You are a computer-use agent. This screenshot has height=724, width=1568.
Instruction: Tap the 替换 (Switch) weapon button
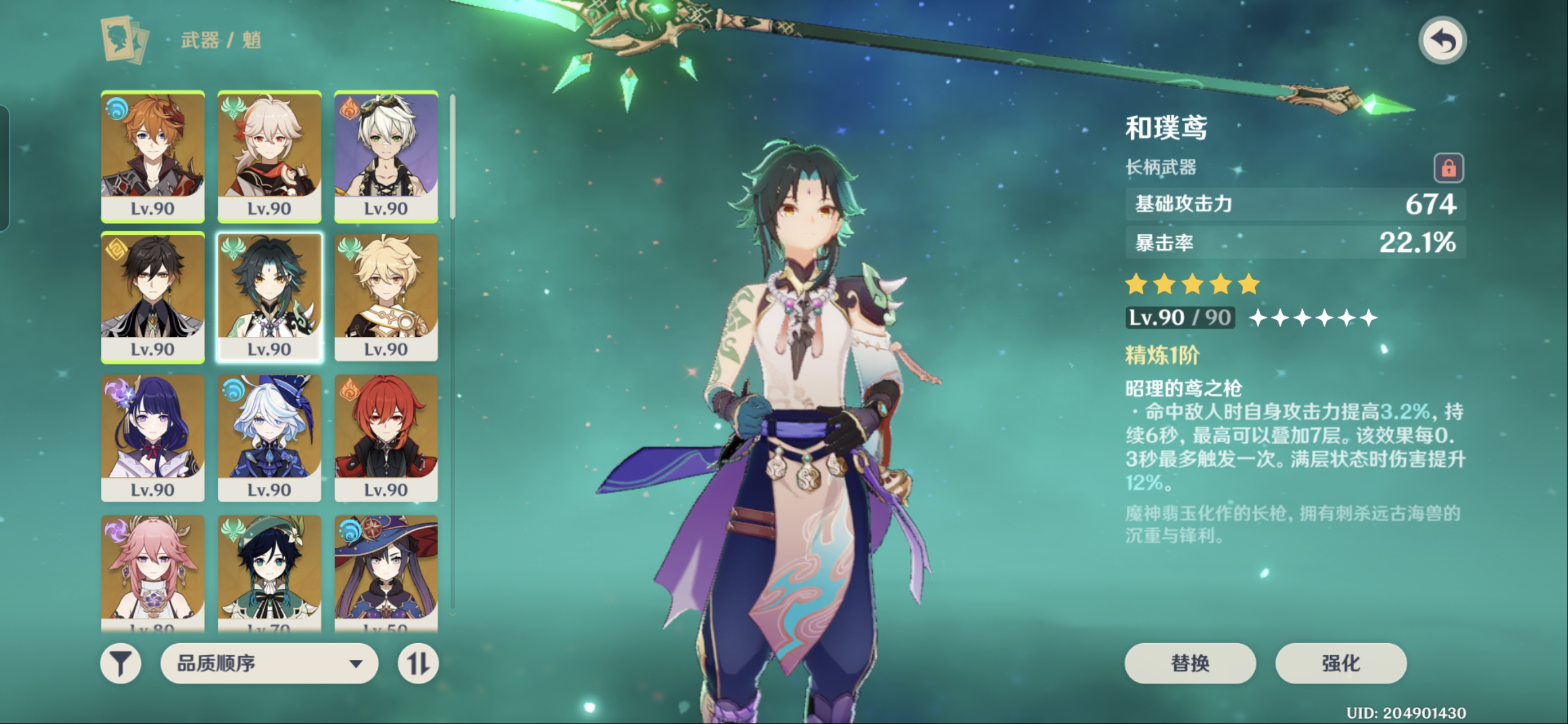[x=1189, y=663]
